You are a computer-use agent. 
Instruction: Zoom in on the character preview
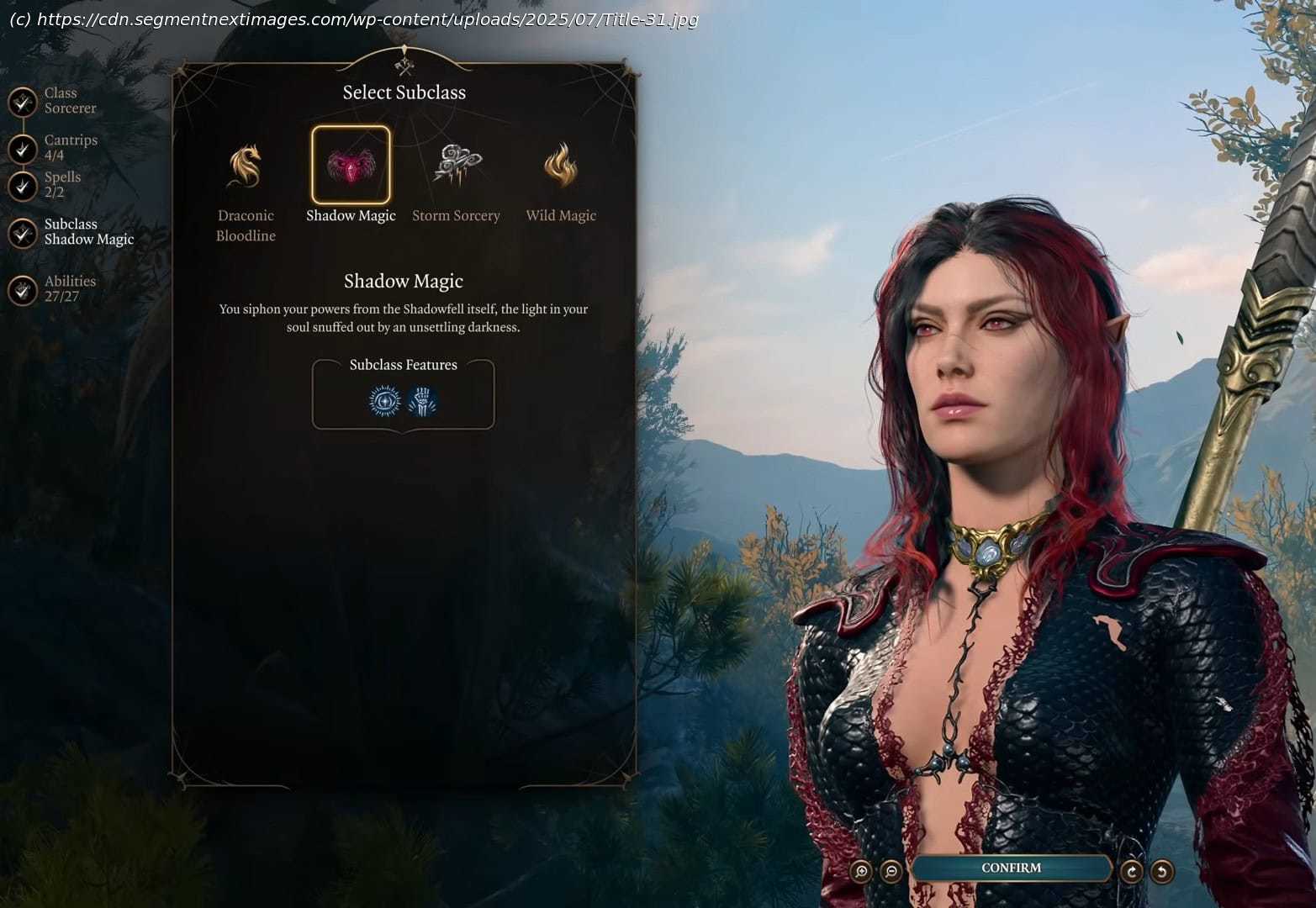coord(861,871)
